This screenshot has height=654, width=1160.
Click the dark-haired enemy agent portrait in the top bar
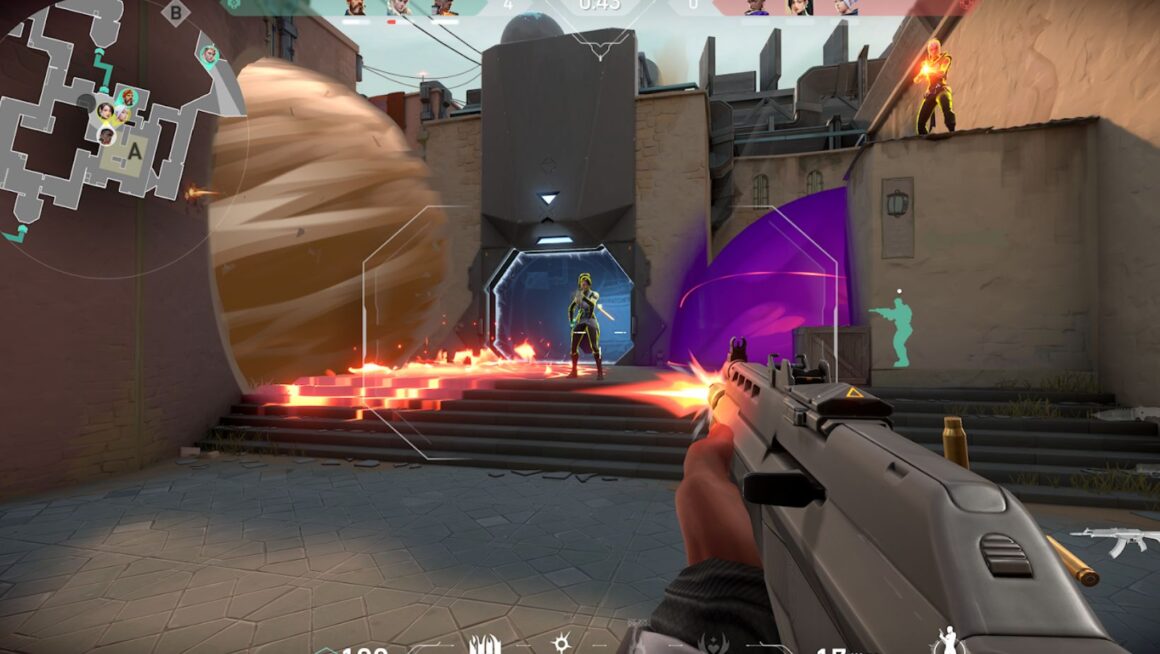pyautogui.click(x=798, y=8)
